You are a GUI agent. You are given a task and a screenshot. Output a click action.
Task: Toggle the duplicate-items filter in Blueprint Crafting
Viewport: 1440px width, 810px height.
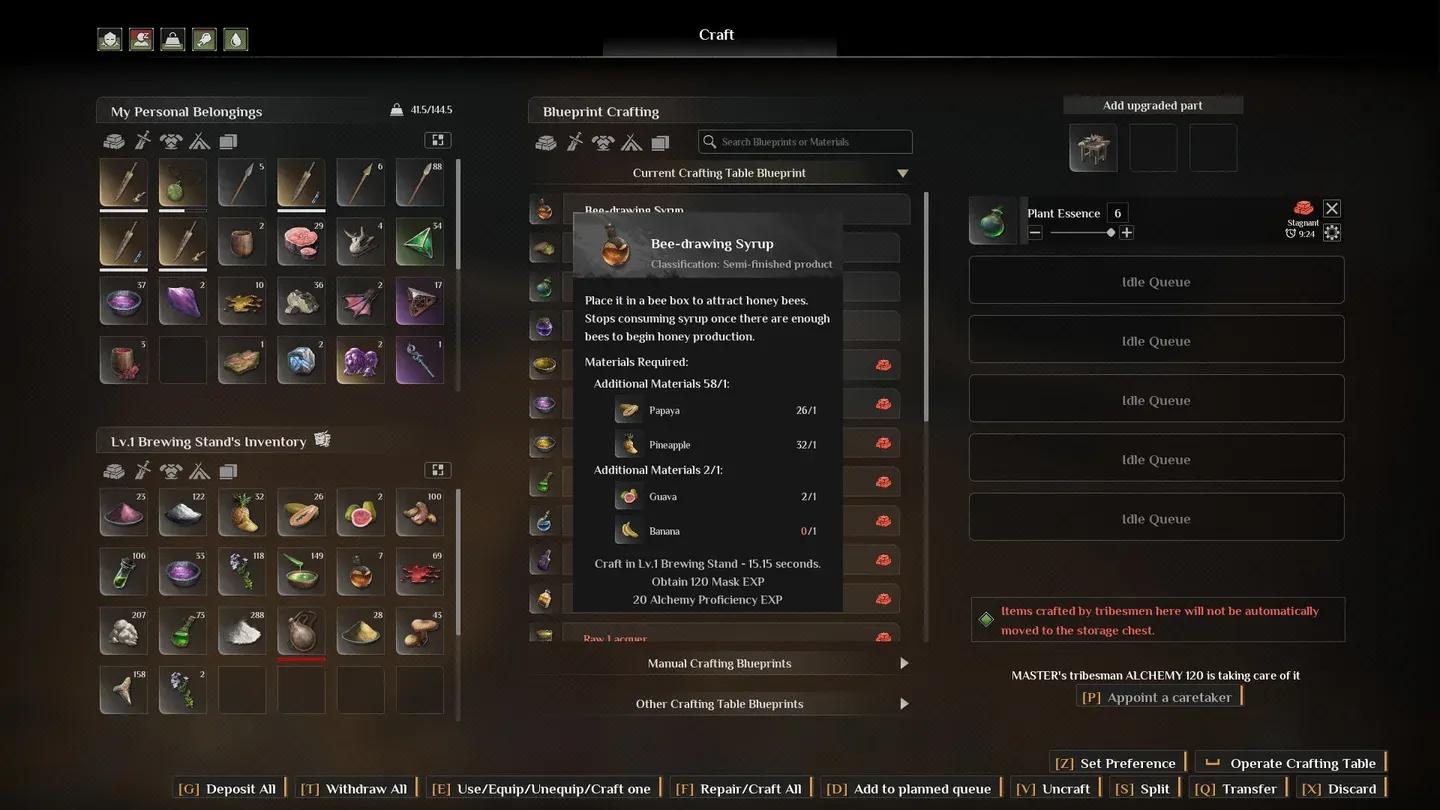[x=662, y=141]
